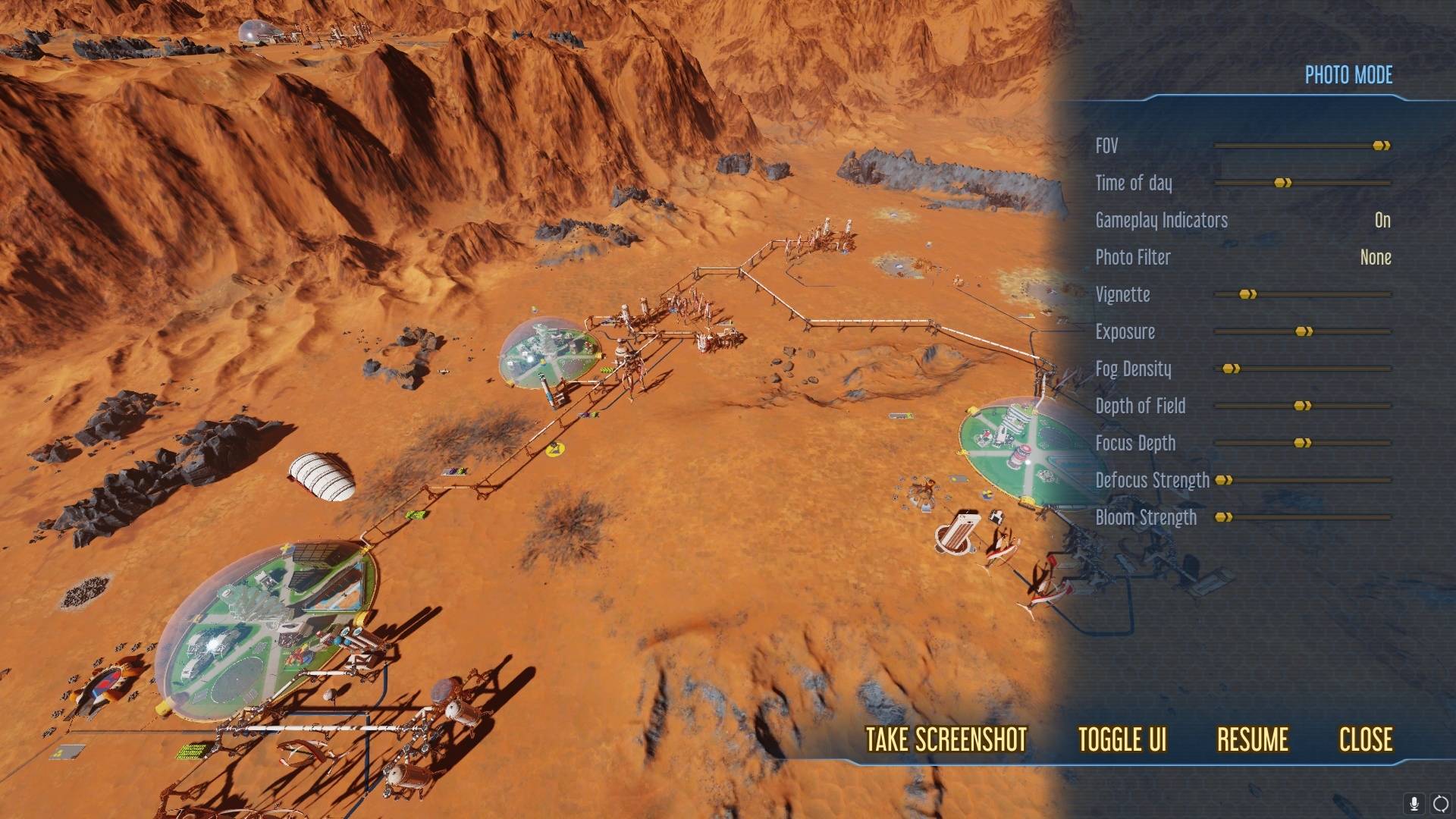1456x819 pixels.
Task: Click the FOV slider handle
Action: (1380, 146)
